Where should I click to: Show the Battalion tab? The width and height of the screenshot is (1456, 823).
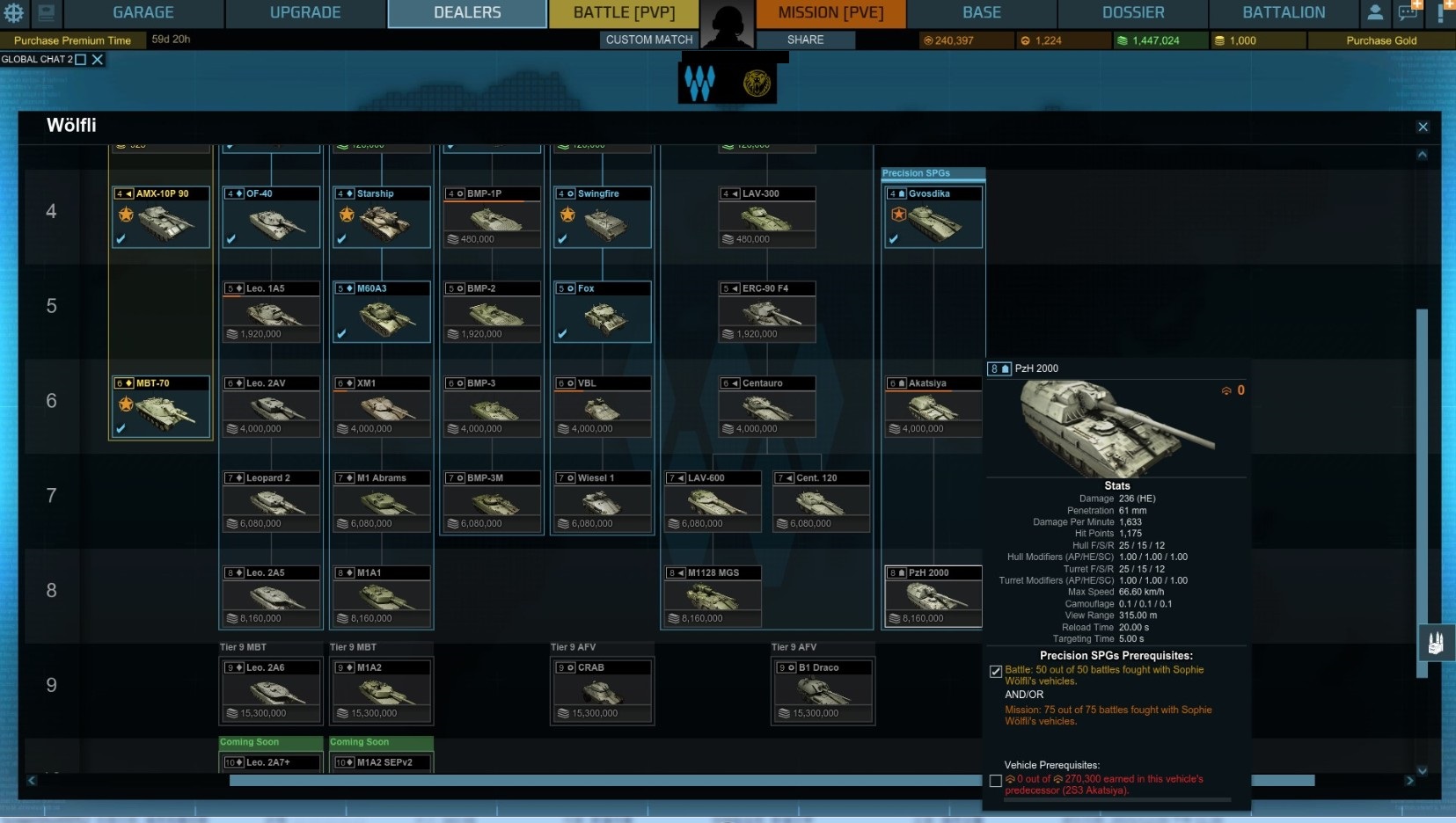coord(1284,13)
